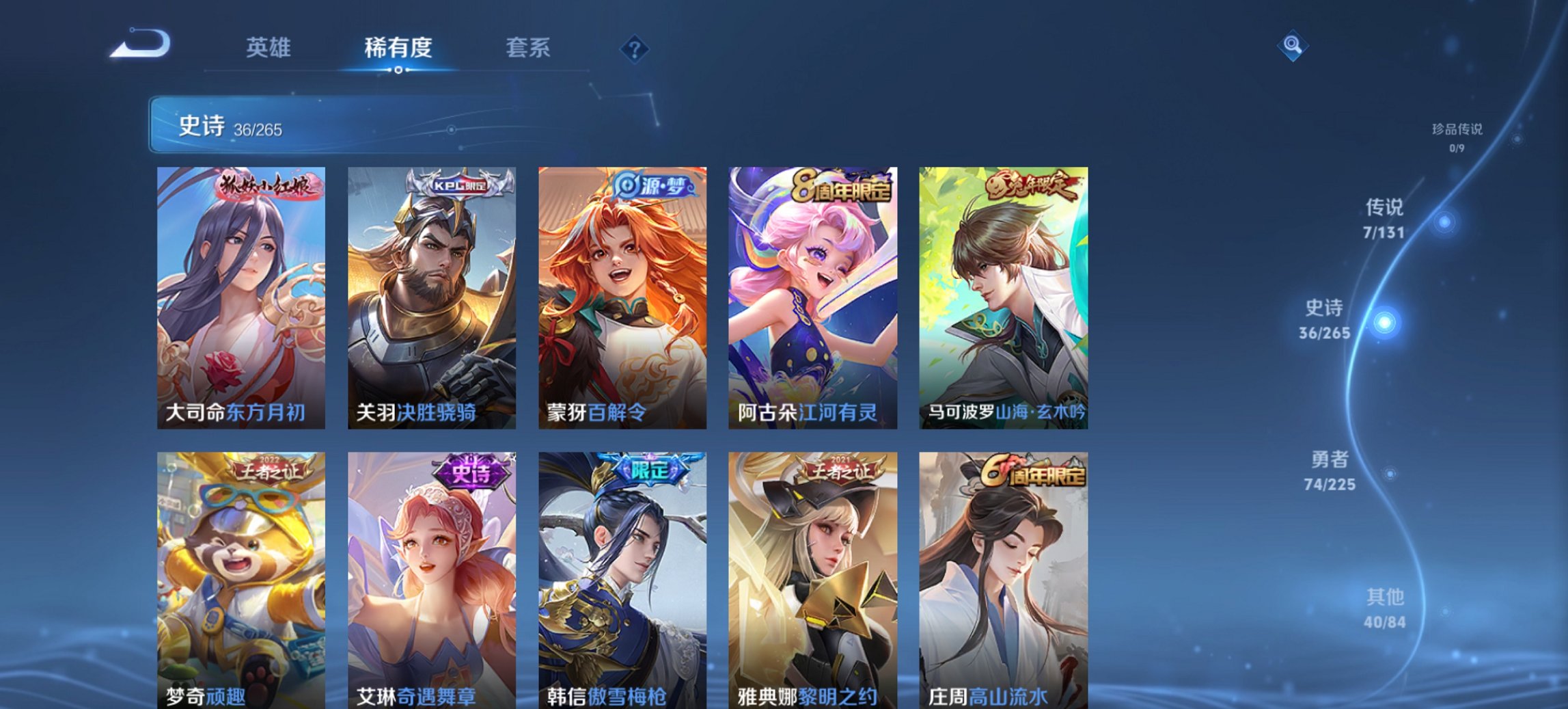This screenshot has width=1568, height=709.
Task: Switch to the 套系 tab
Action: click(529, 48)
